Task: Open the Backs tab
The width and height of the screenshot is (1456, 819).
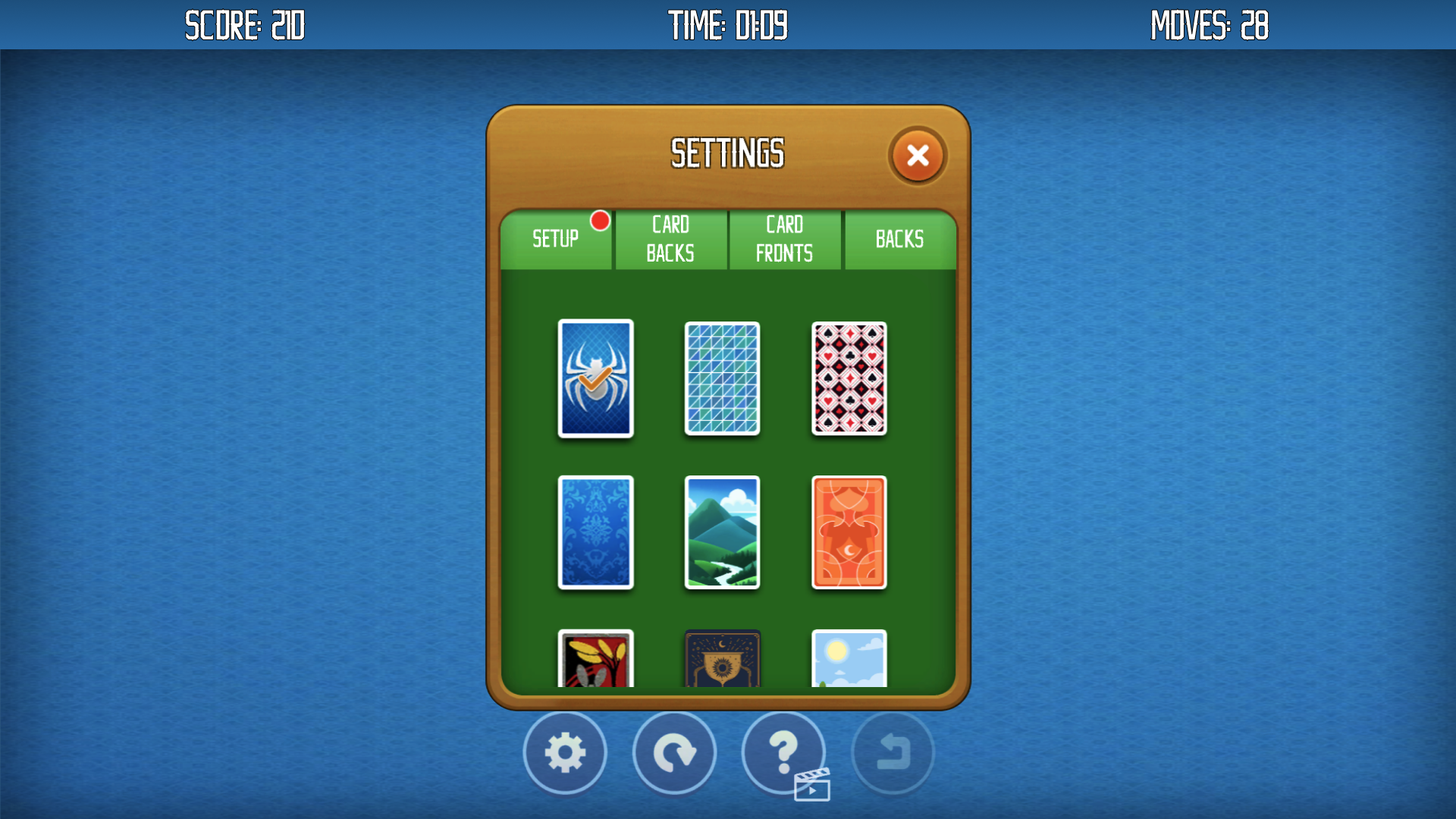Action: click(x=899, y=239)
